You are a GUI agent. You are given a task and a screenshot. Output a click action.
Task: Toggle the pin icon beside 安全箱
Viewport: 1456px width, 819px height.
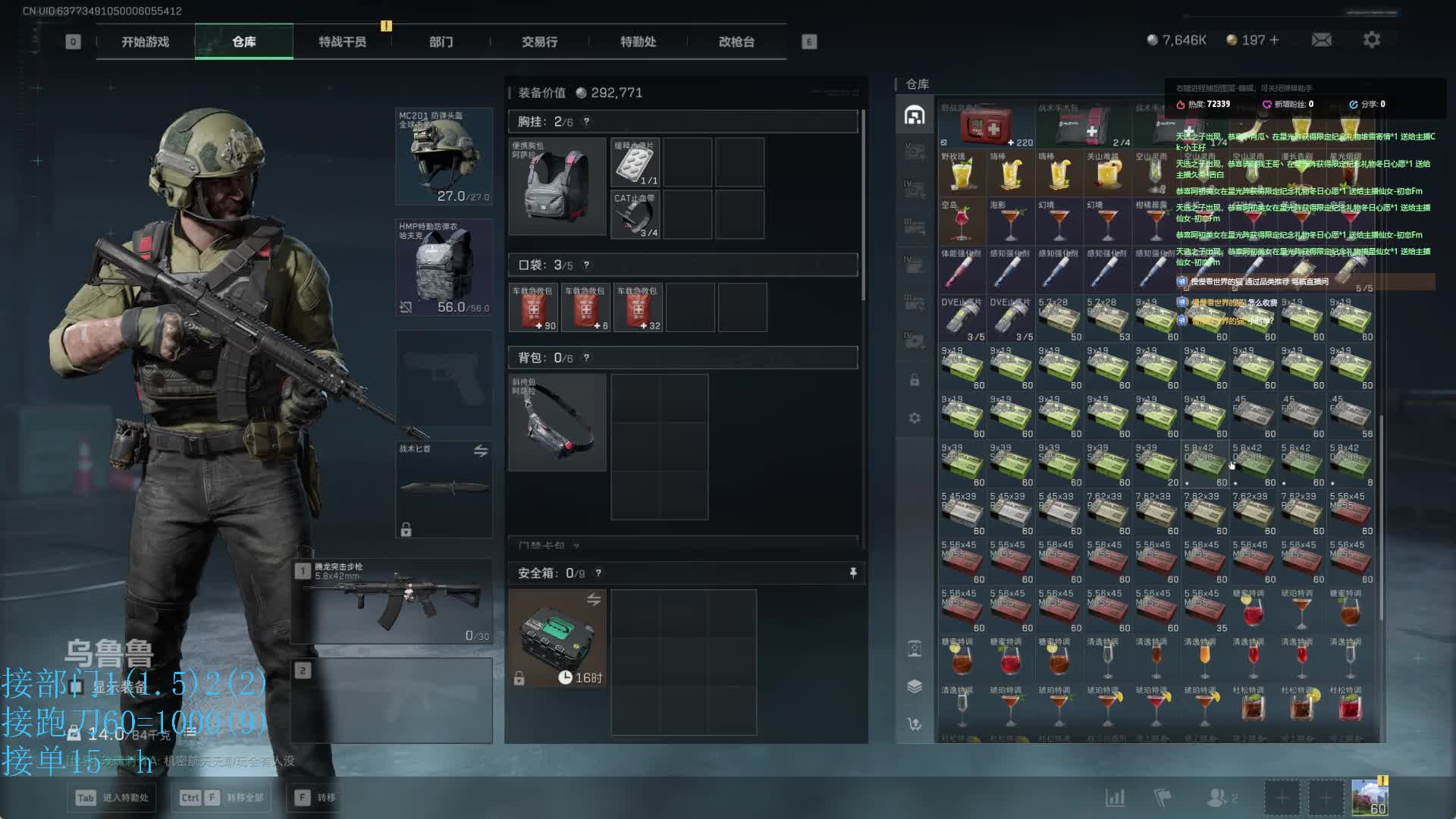tap(853, 573)
